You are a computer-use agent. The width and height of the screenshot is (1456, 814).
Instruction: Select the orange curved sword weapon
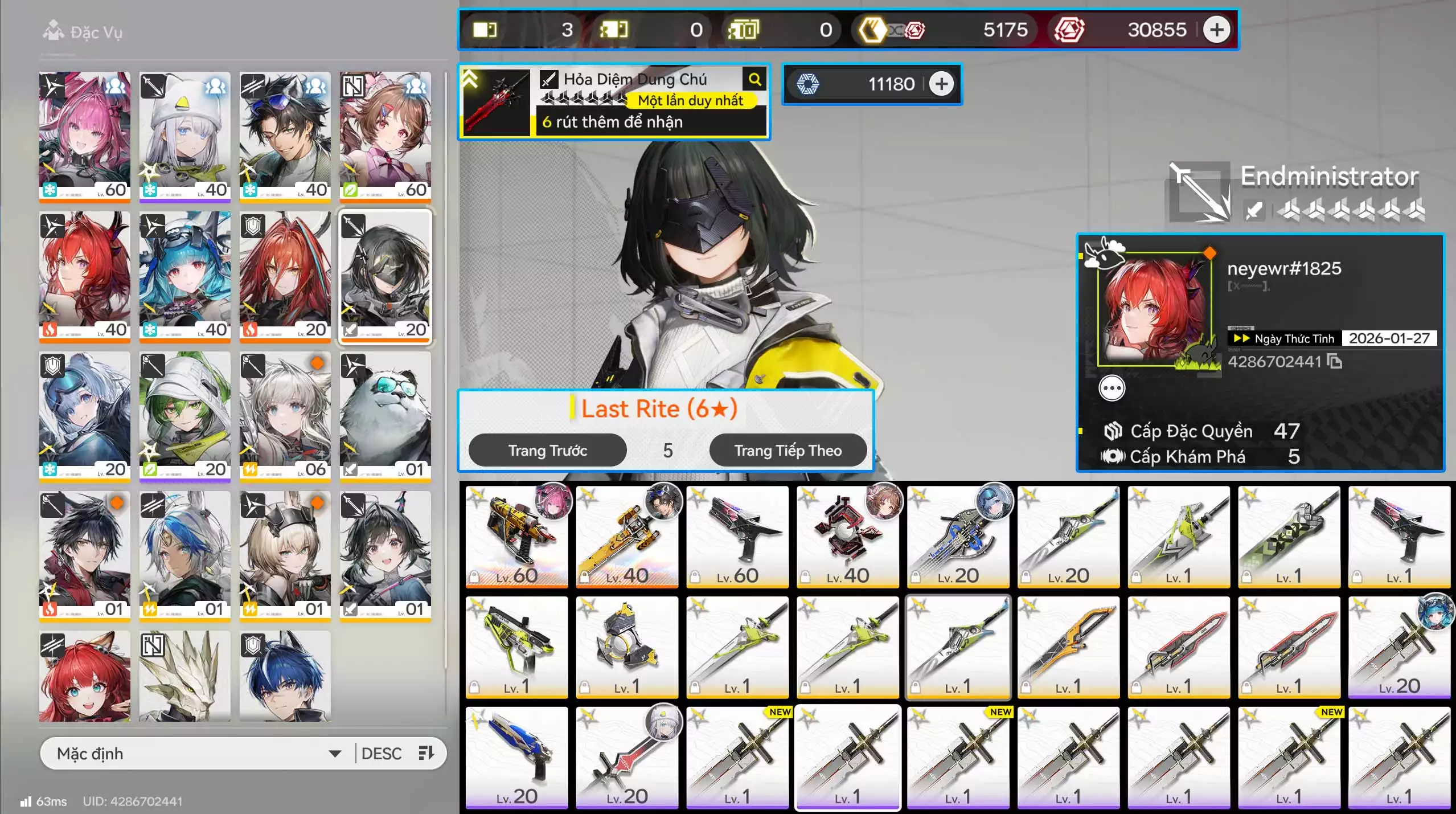(x=1068, y=647)
